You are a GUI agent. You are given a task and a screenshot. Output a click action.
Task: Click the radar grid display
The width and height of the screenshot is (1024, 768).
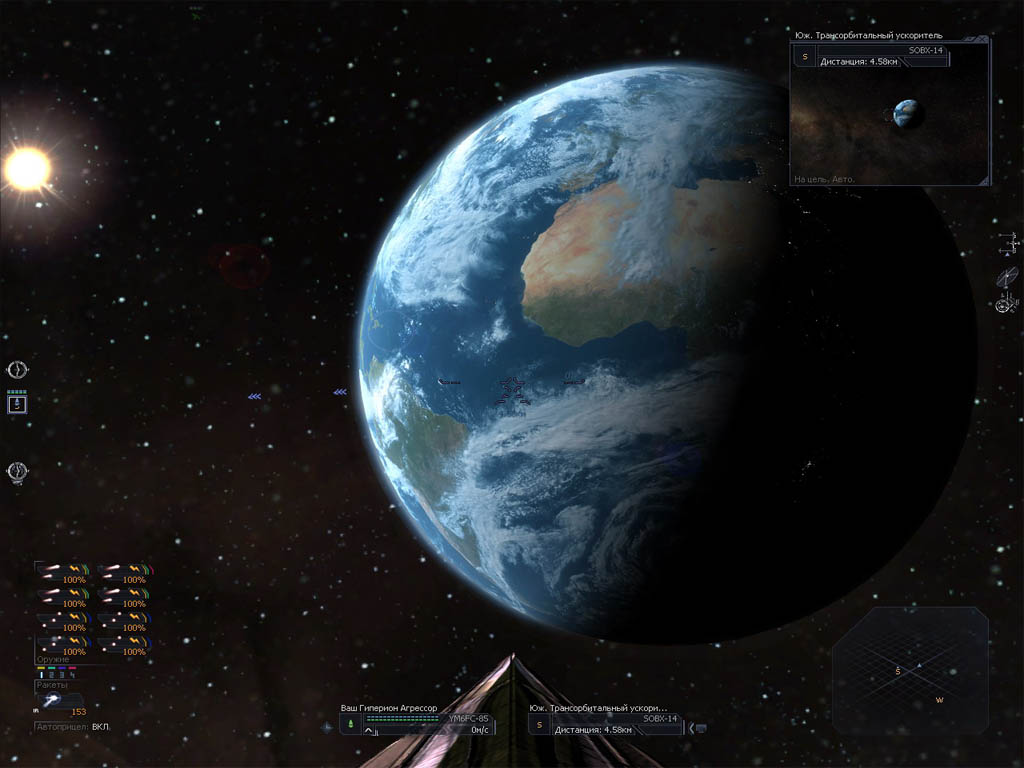click(x=910, y=670)
